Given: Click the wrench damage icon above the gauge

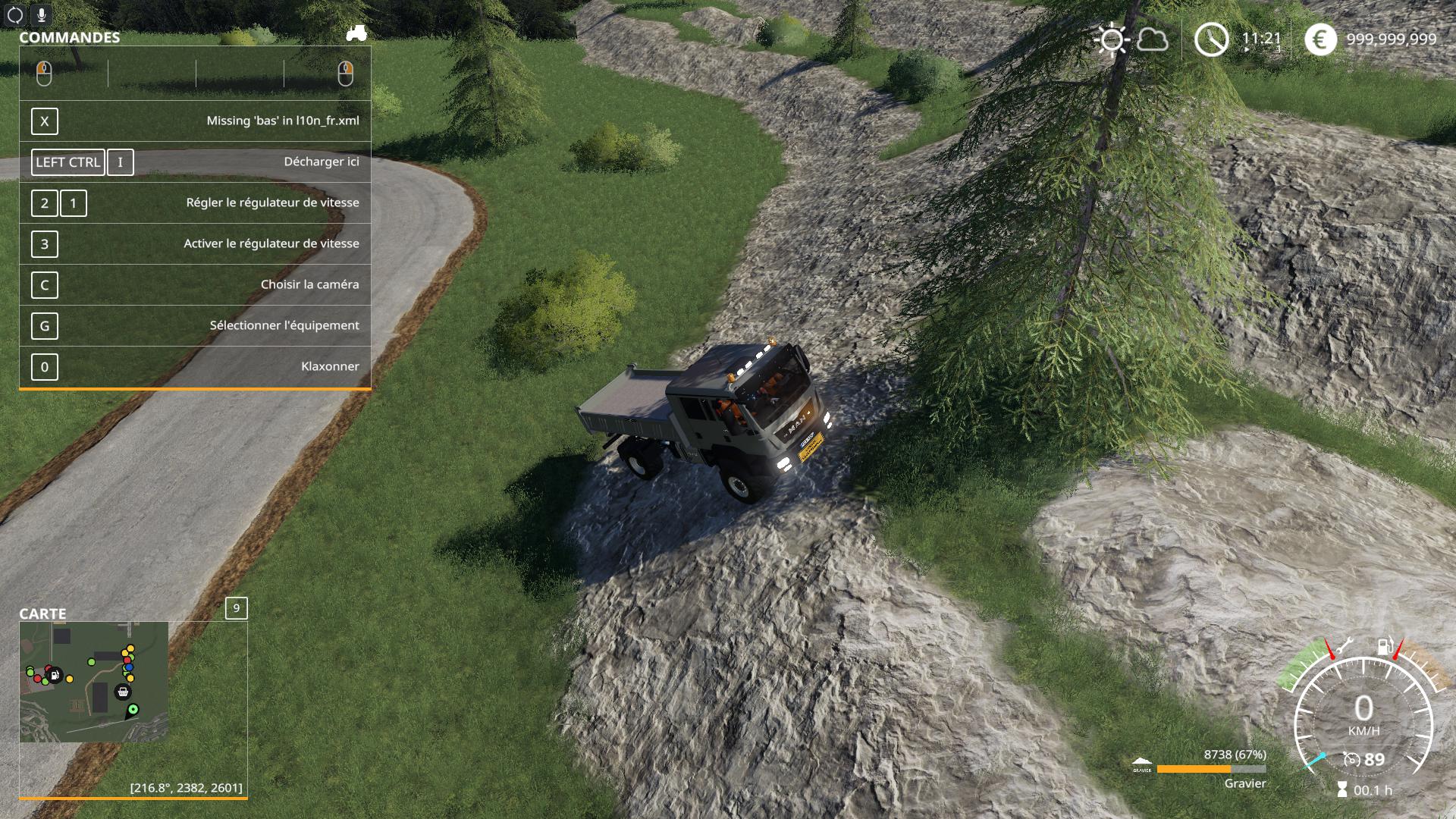Looking at the screenshot, I should [x=1343, y=647].
